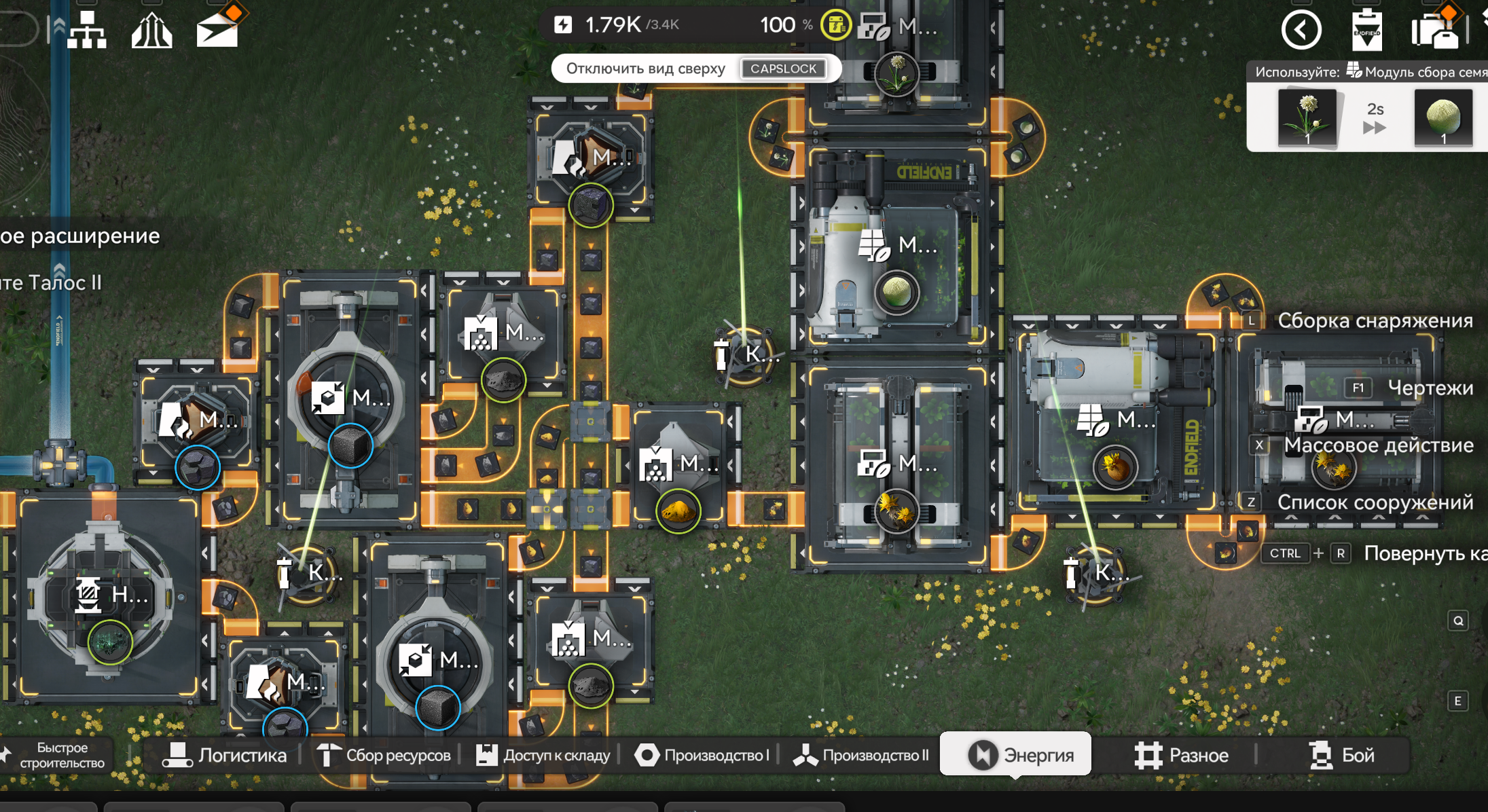Choose Массовое действие bulk action
Screen dimensions: 1488x812
click(x=1378, y=445)
